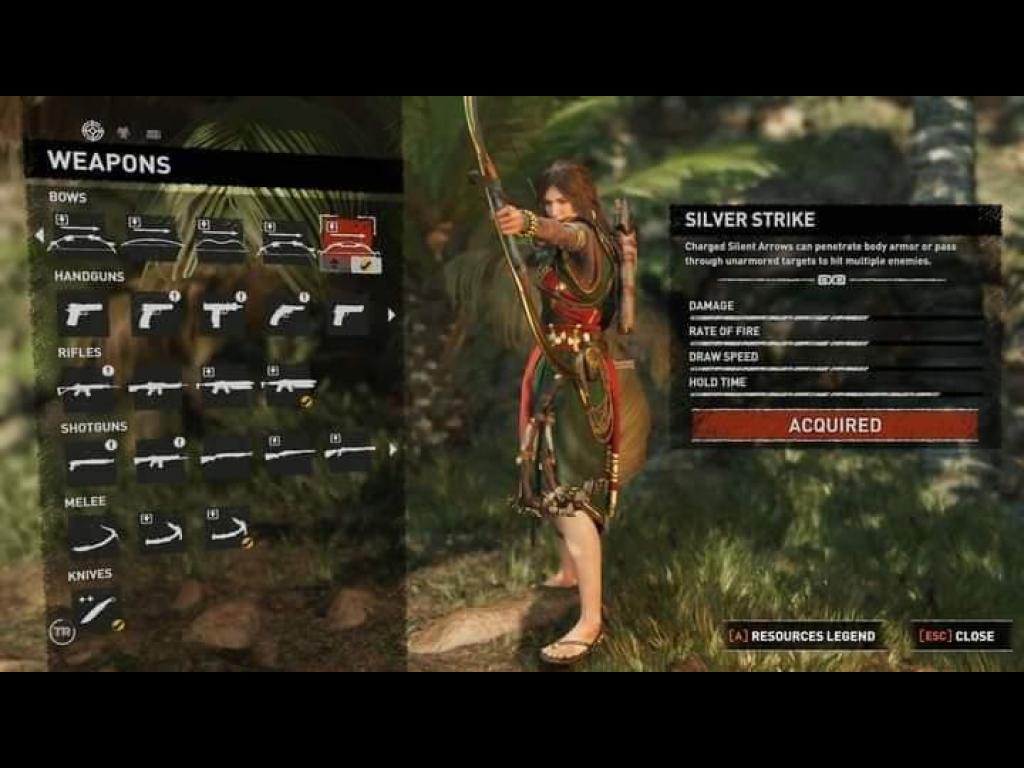Show more shotguns with the right arrow

pyautogui.click(x=392, y=450)
